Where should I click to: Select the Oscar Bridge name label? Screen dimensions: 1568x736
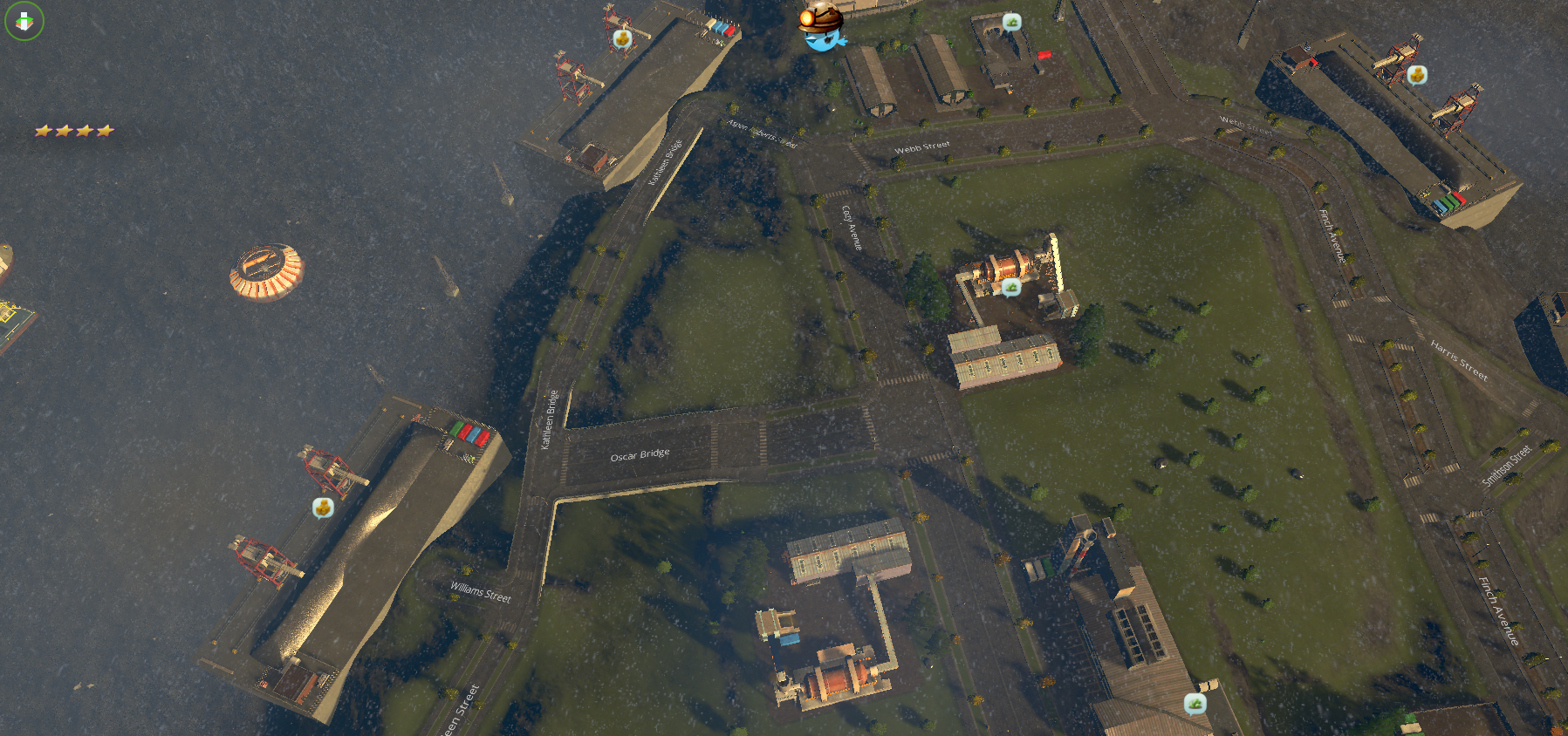640,453
